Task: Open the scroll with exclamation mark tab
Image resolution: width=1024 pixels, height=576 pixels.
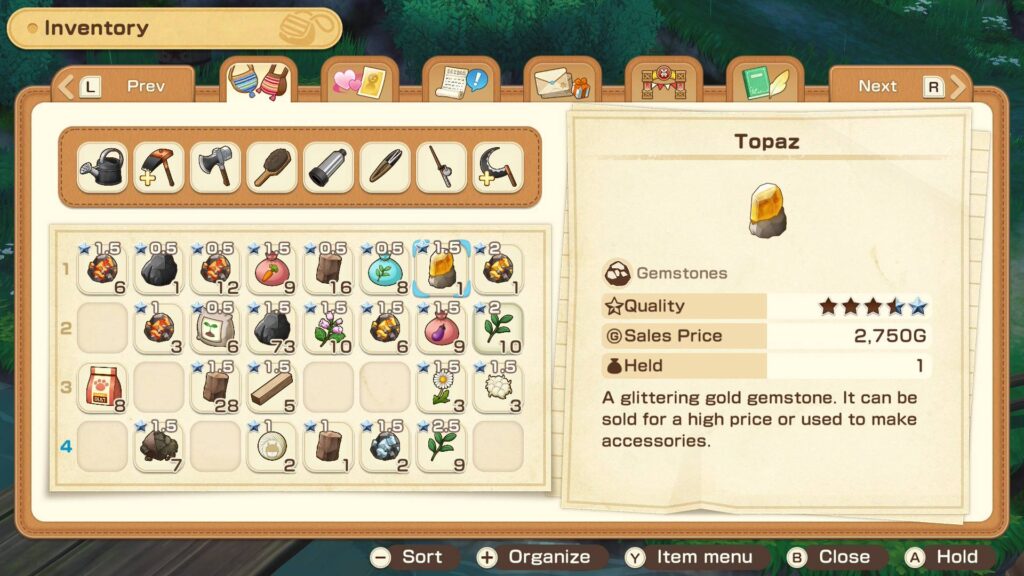Action: click(460, 82)
